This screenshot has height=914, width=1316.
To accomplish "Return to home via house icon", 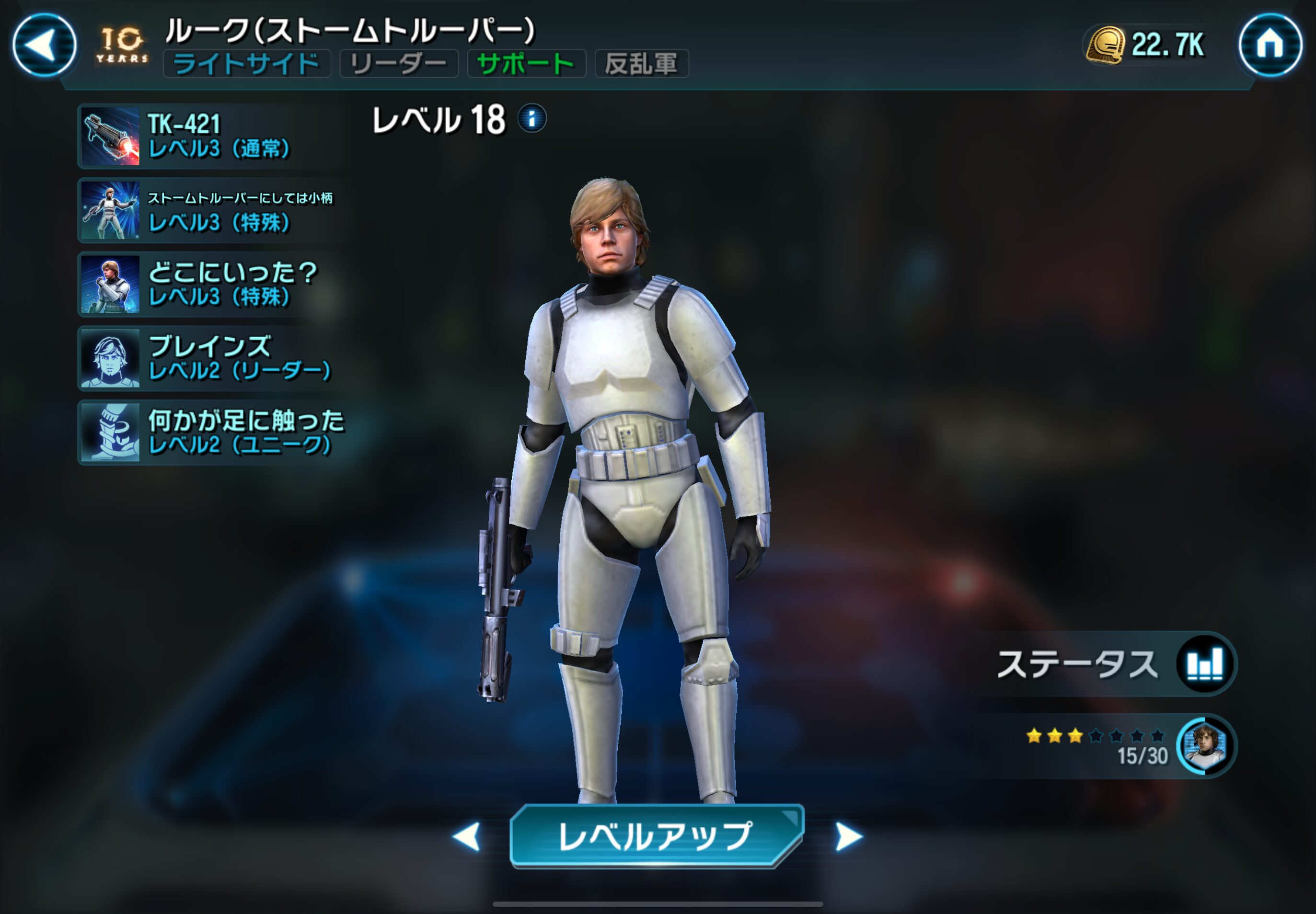I will [1270, 45].
